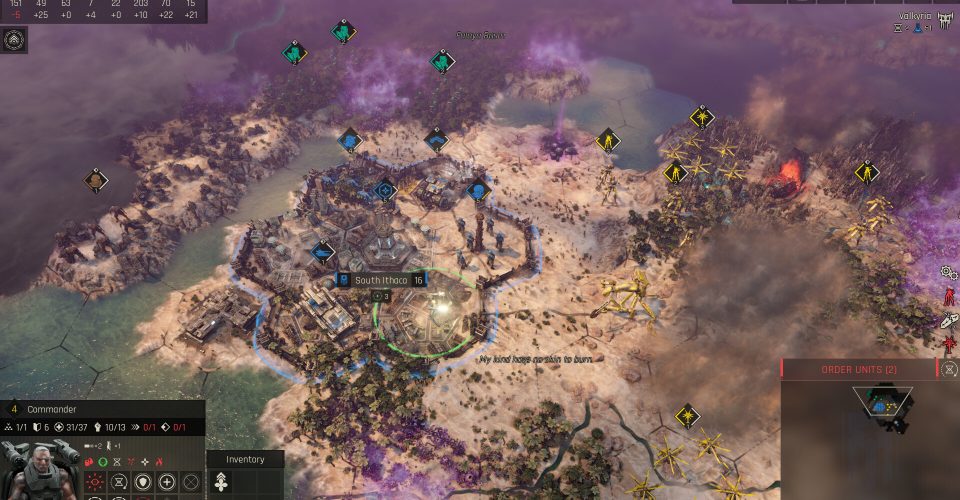Use the plus-sign heal ability
The width and height of the screenshot is (960, 500).
[x=168, y=482]
